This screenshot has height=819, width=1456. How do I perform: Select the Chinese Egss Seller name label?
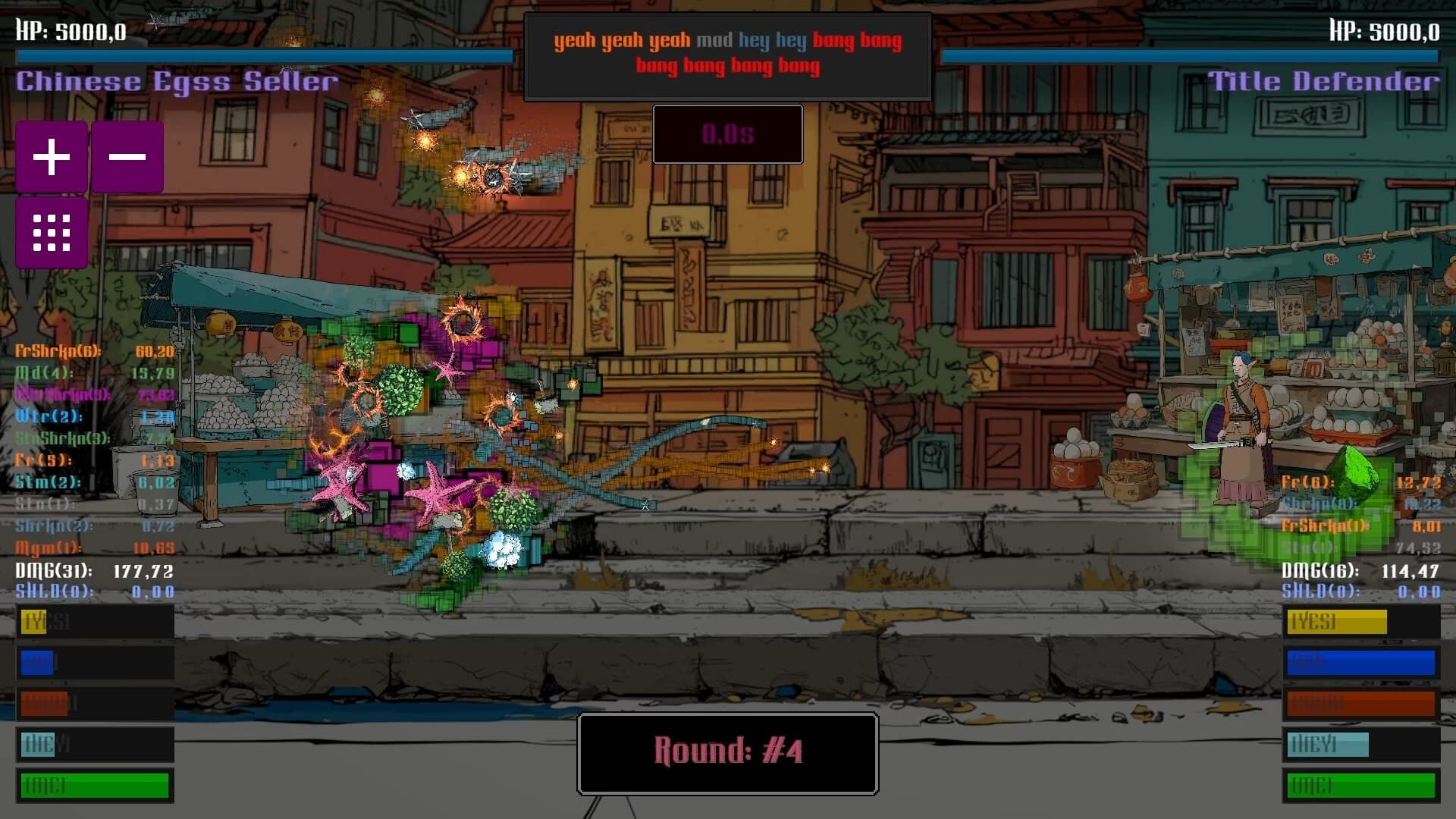pos(176,80)
